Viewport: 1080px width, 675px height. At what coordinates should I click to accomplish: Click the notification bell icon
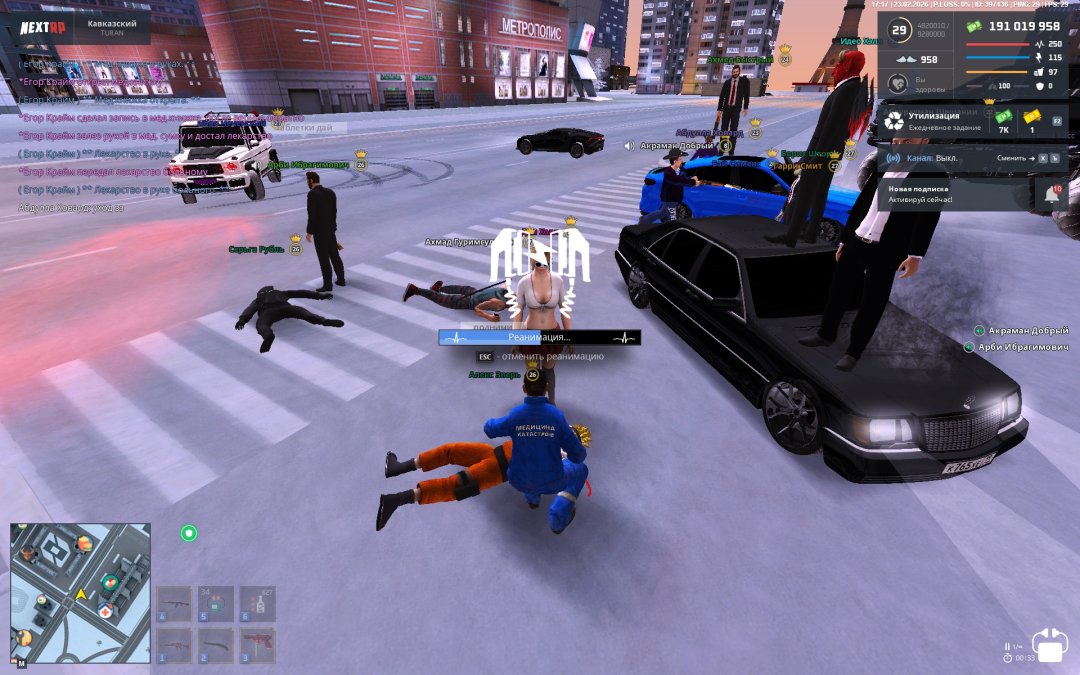1052,195
